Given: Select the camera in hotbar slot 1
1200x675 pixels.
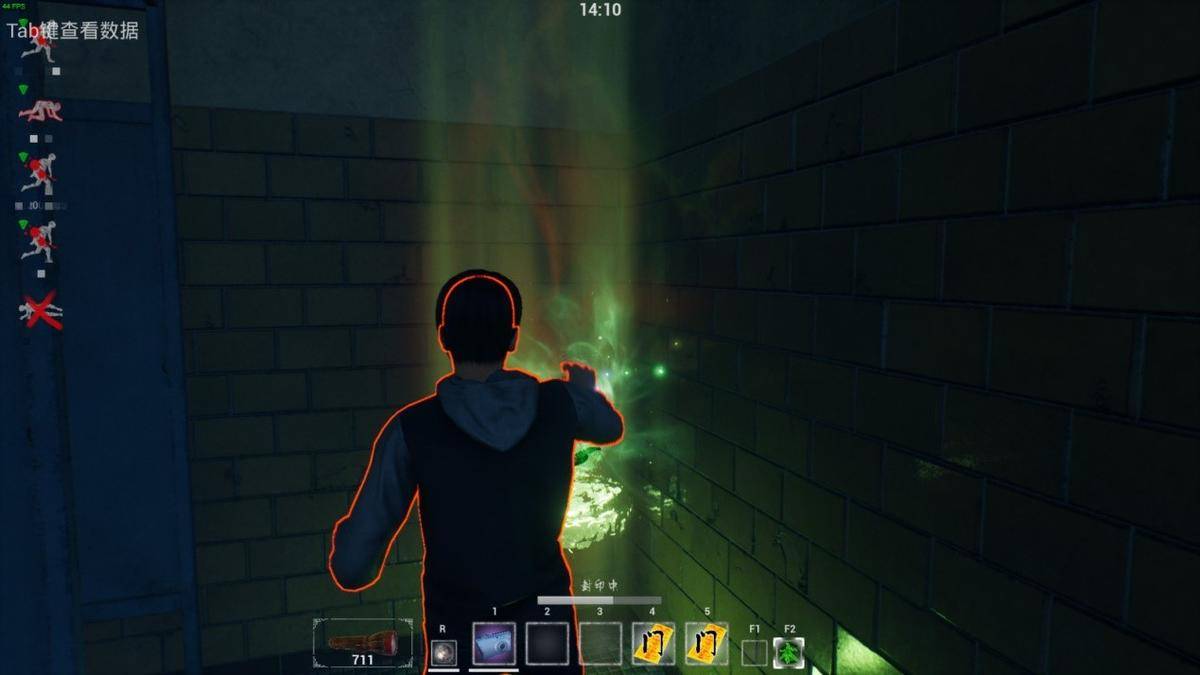Looking at the screenshot, I should (x=494, y=644).
